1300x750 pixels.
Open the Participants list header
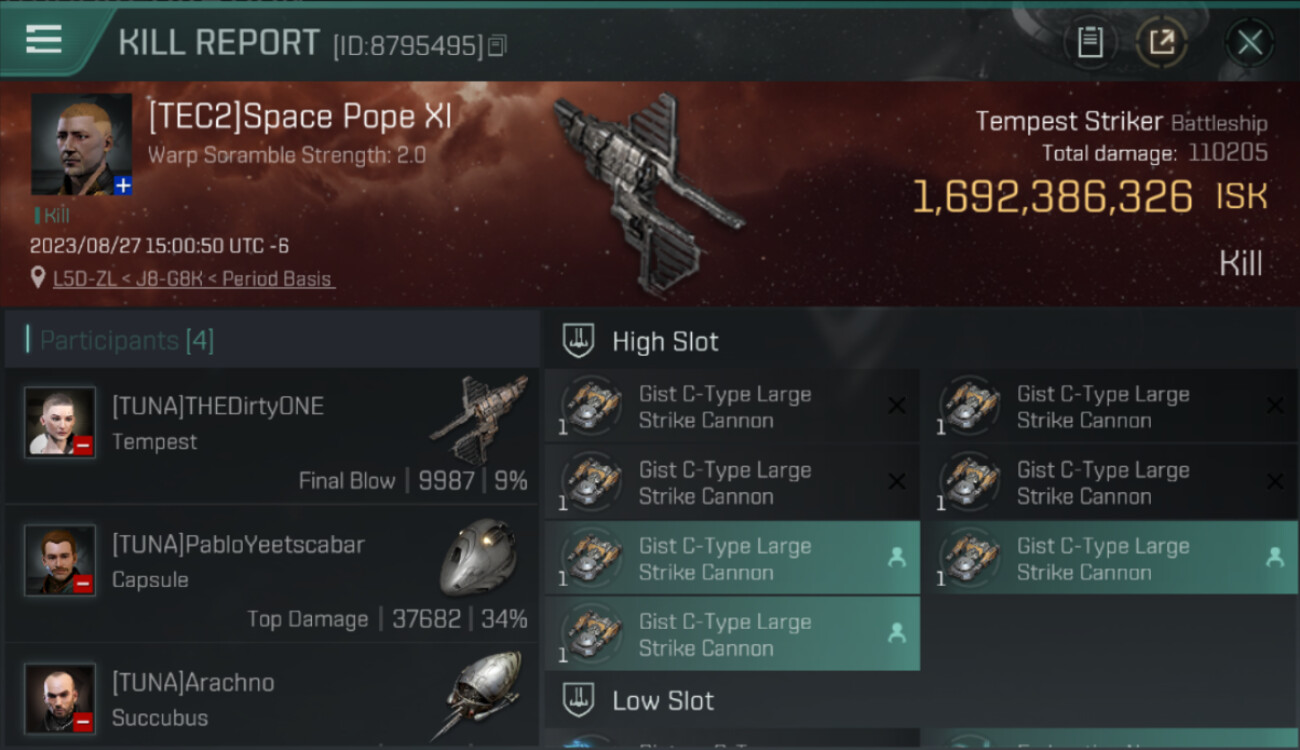(x=127, y=341)
